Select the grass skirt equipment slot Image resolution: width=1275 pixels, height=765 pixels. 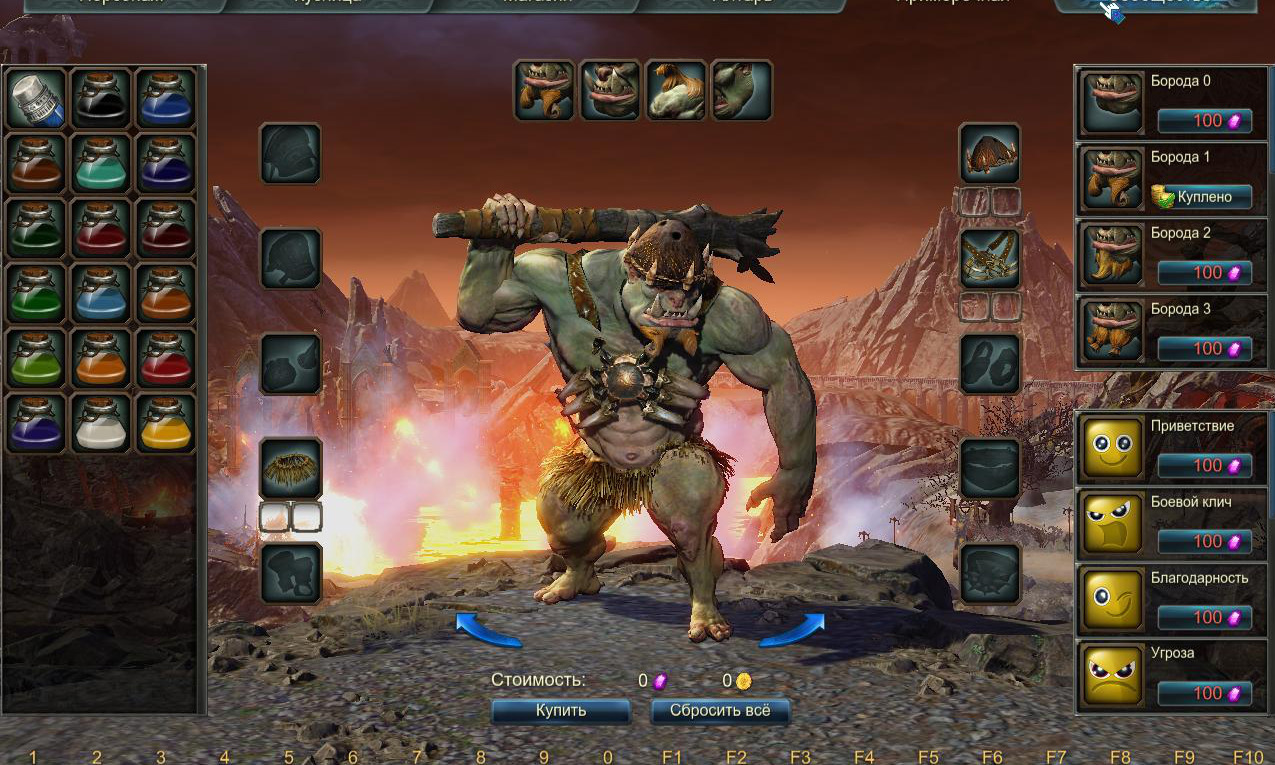click(290, 468)
